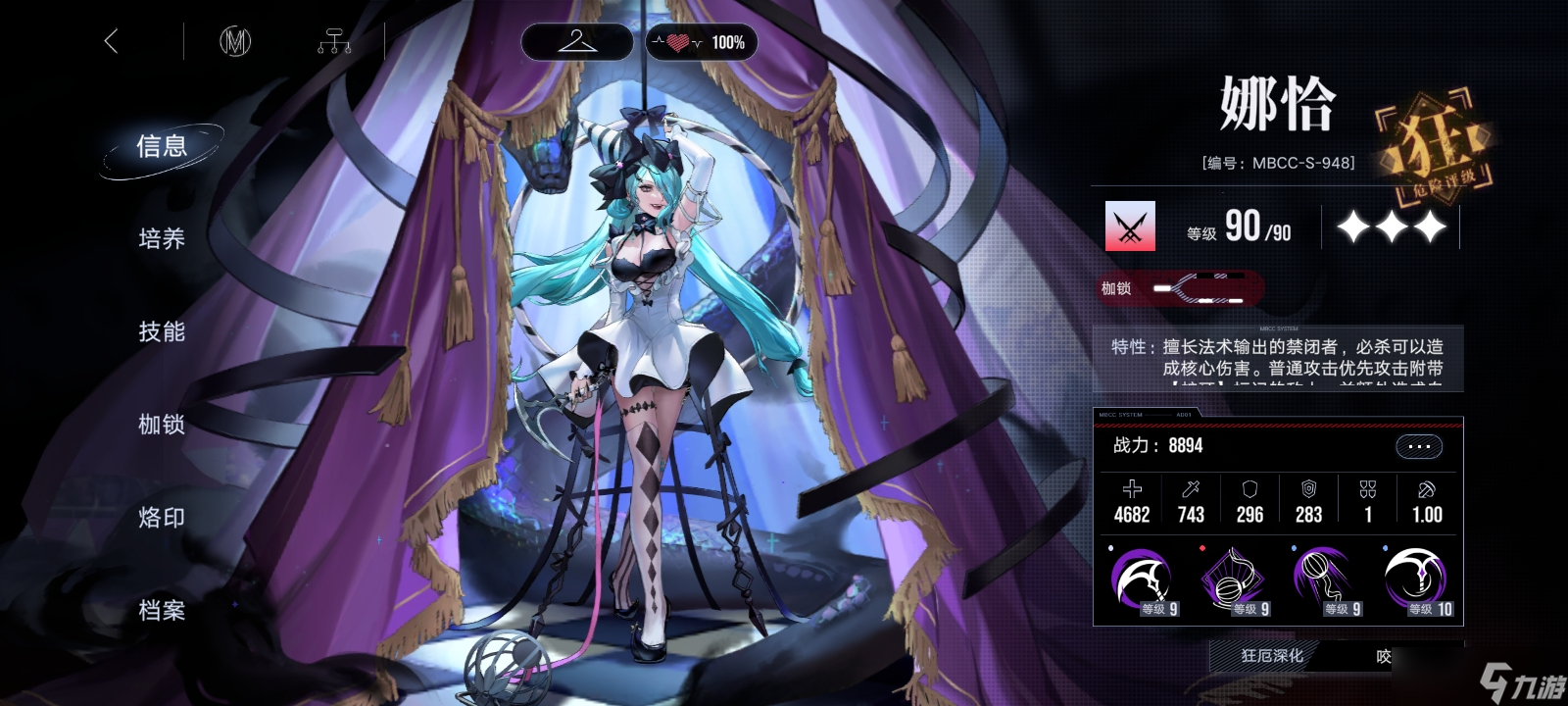Open the three-dot stats details button

click(x=1418, y=446)
